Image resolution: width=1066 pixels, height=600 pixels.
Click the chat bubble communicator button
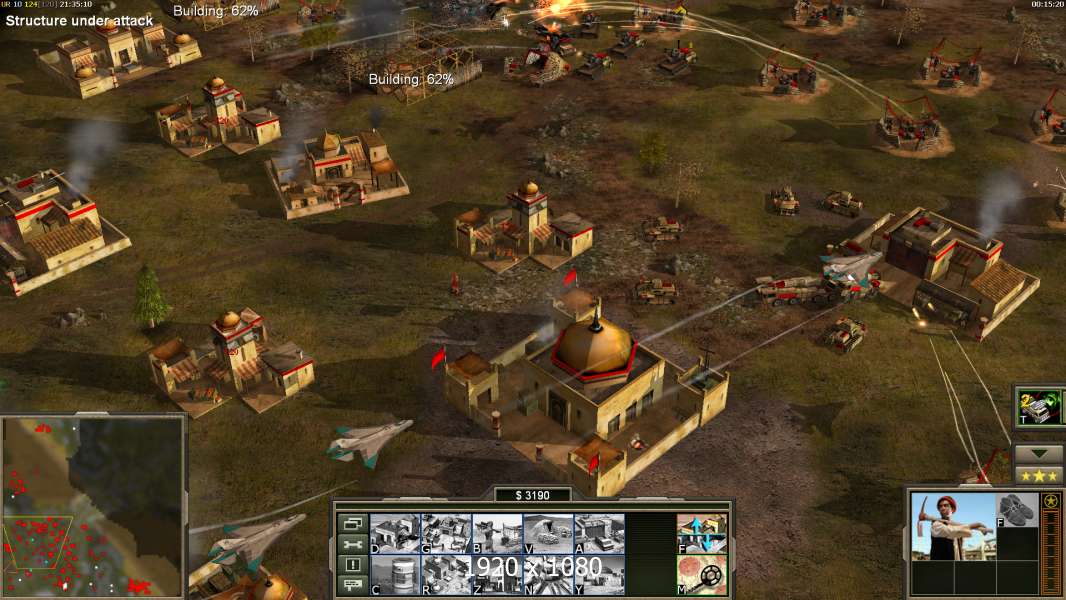click(x=352, y=586)
